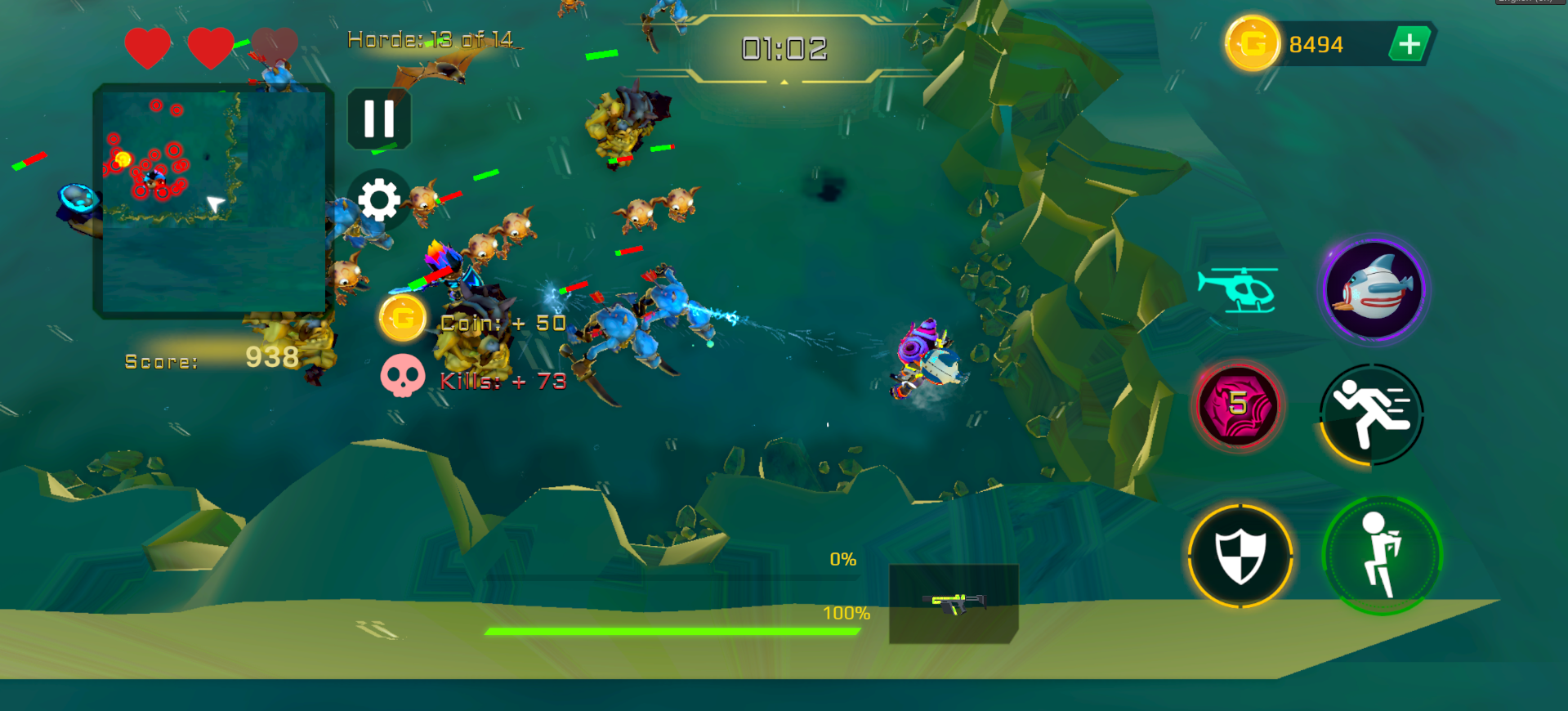Viewport: 1568px width, 711px height.
Task: Pause the game
Action: 377,115
